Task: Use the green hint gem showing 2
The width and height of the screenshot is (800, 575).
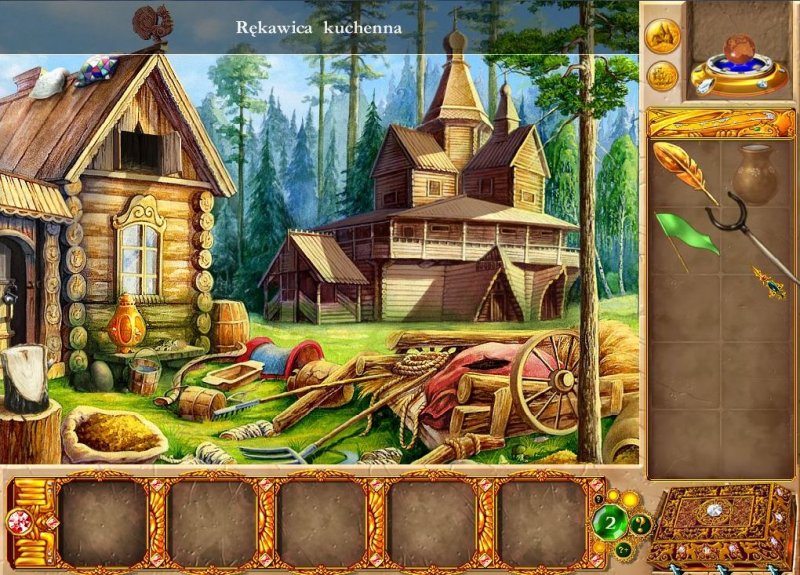Action: [x=610, y=522]
